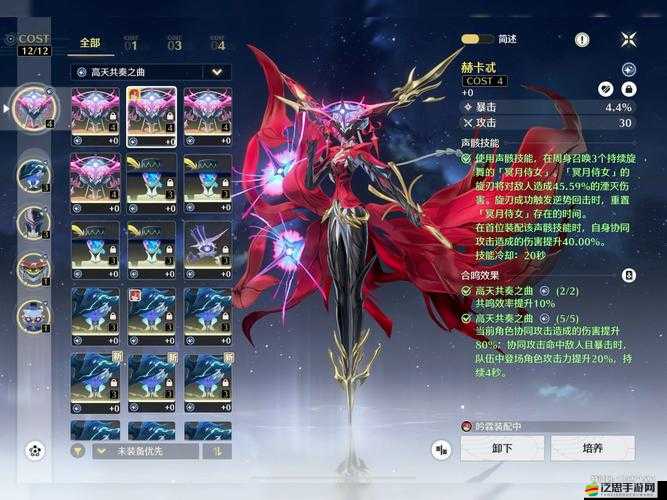Click the funnel filter button at the bottom
The width and height of the screenshot is (667, 500).
pos(78,451)
